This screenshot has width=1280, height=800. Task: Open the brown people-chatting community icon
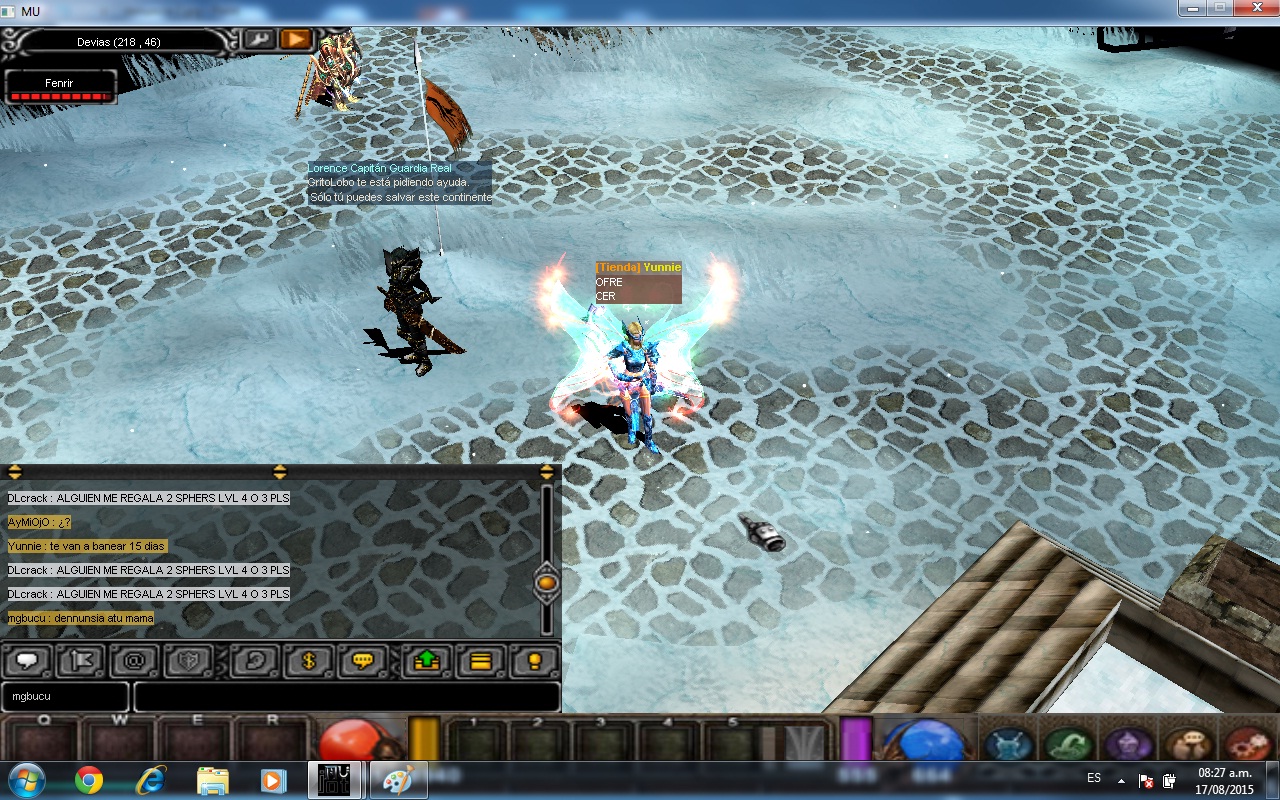pos(1187,745)
